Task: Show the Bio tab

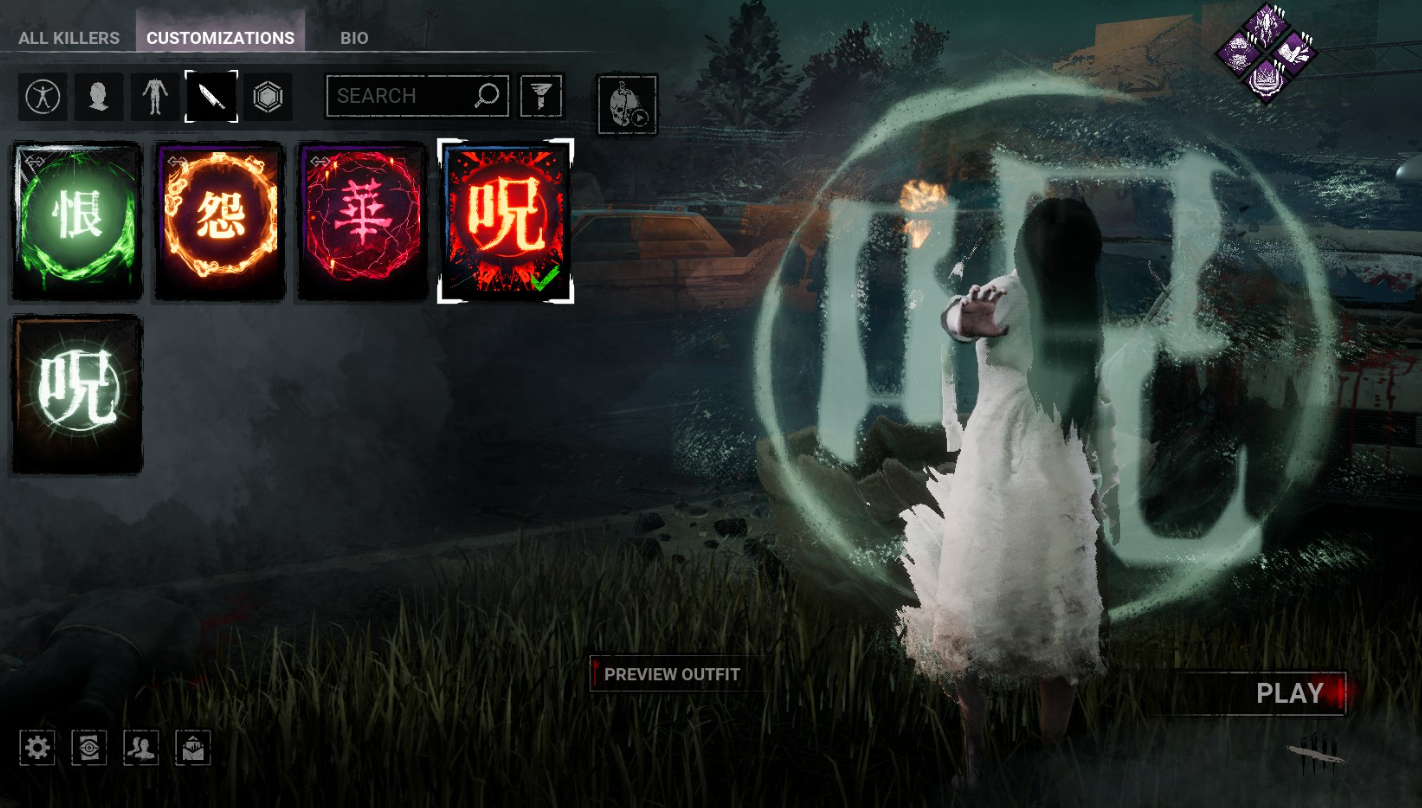Action: coord(354,38)
